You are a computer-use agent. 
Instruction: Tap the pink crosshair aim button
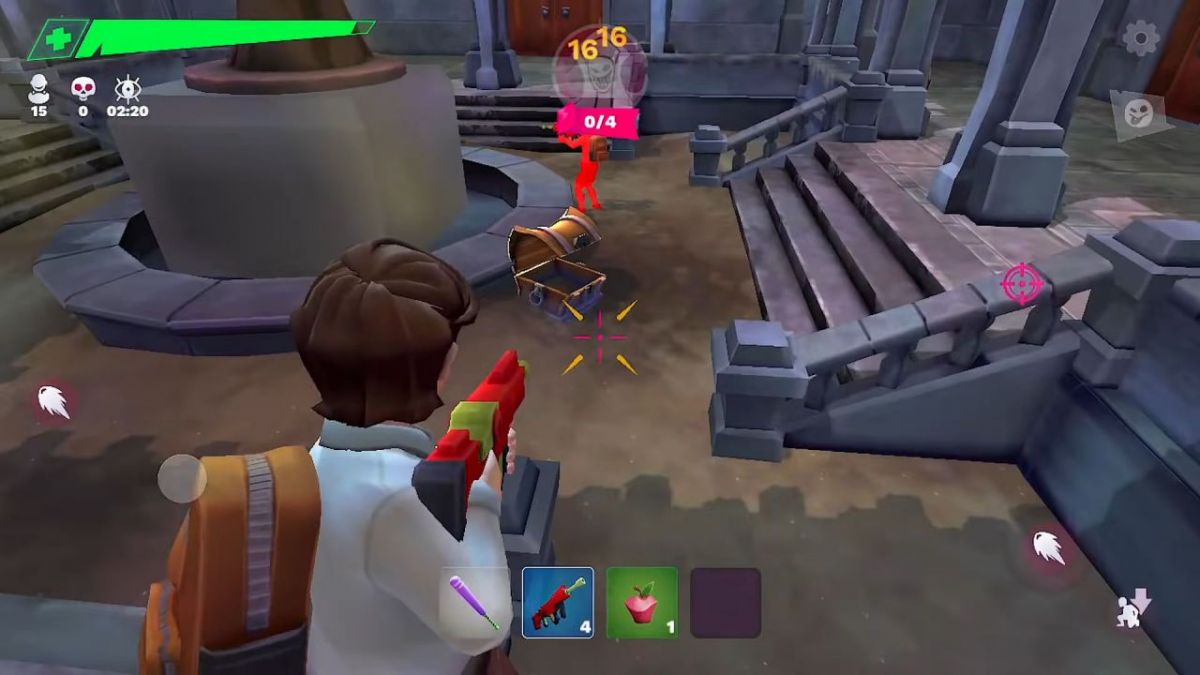click(x=1021, y=283)
